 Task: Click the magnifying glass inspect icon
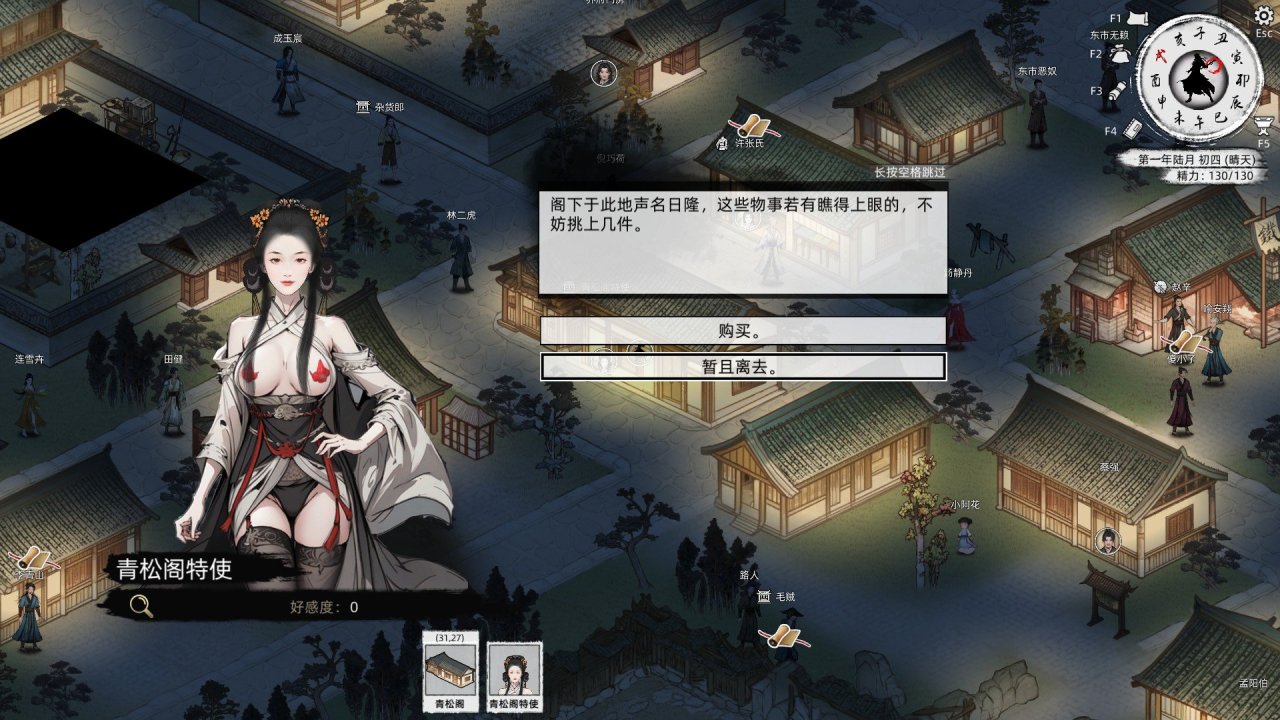coord(141,605)
